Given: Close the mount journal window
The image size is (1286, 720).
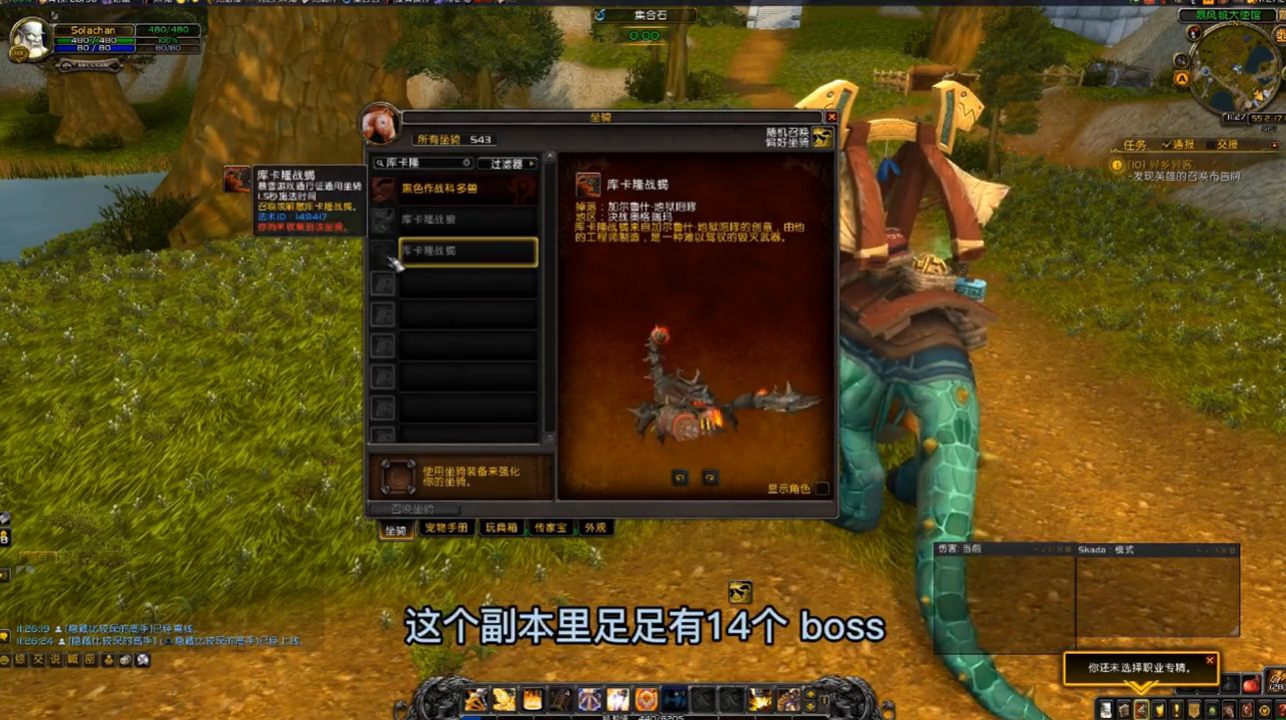Looking at the screenshot, I should click(x=831, y=117).
